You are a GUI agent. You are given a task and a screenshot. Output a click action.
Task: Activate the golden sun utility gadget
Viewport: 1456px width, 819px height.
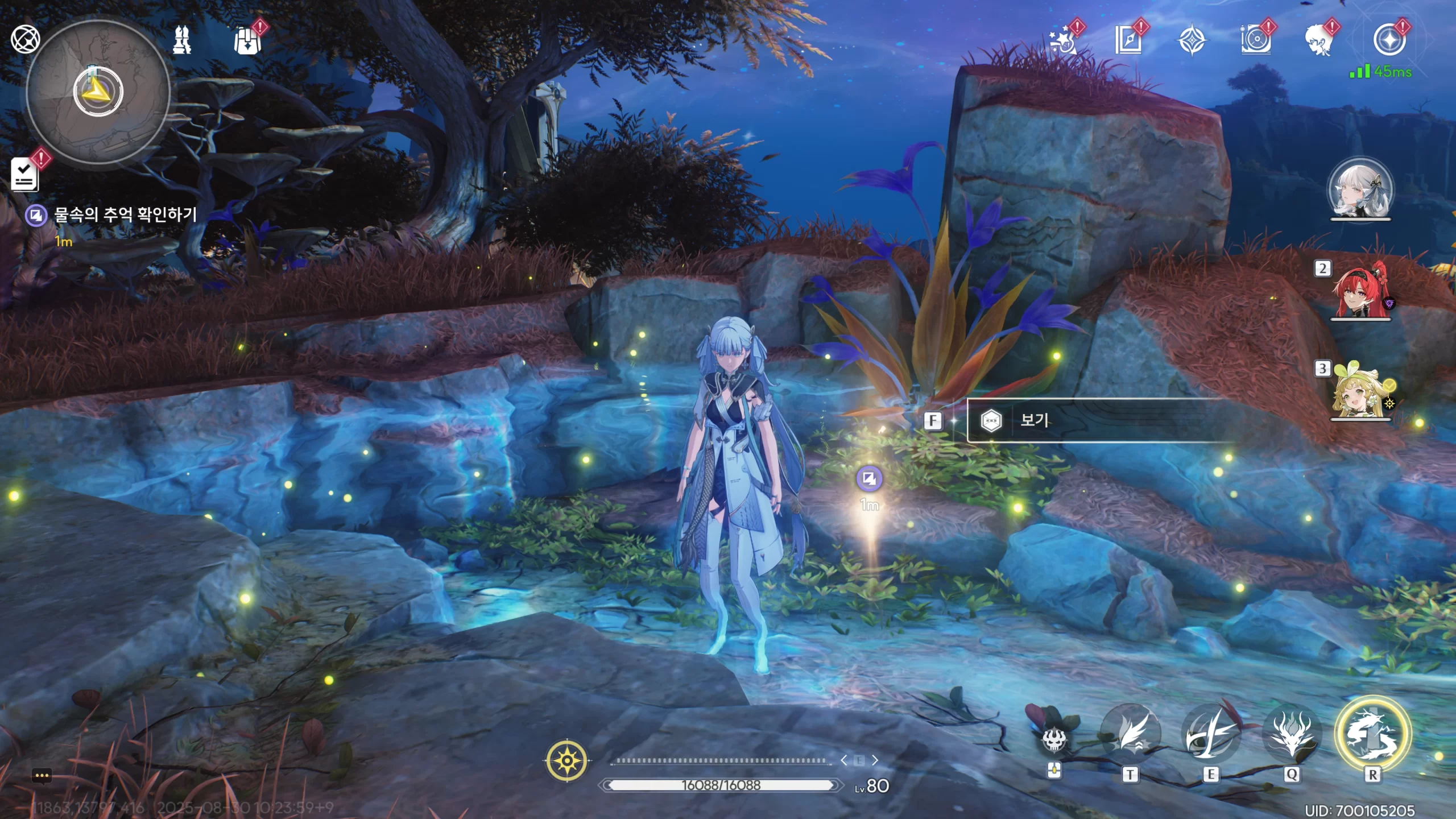pos(566,760)
